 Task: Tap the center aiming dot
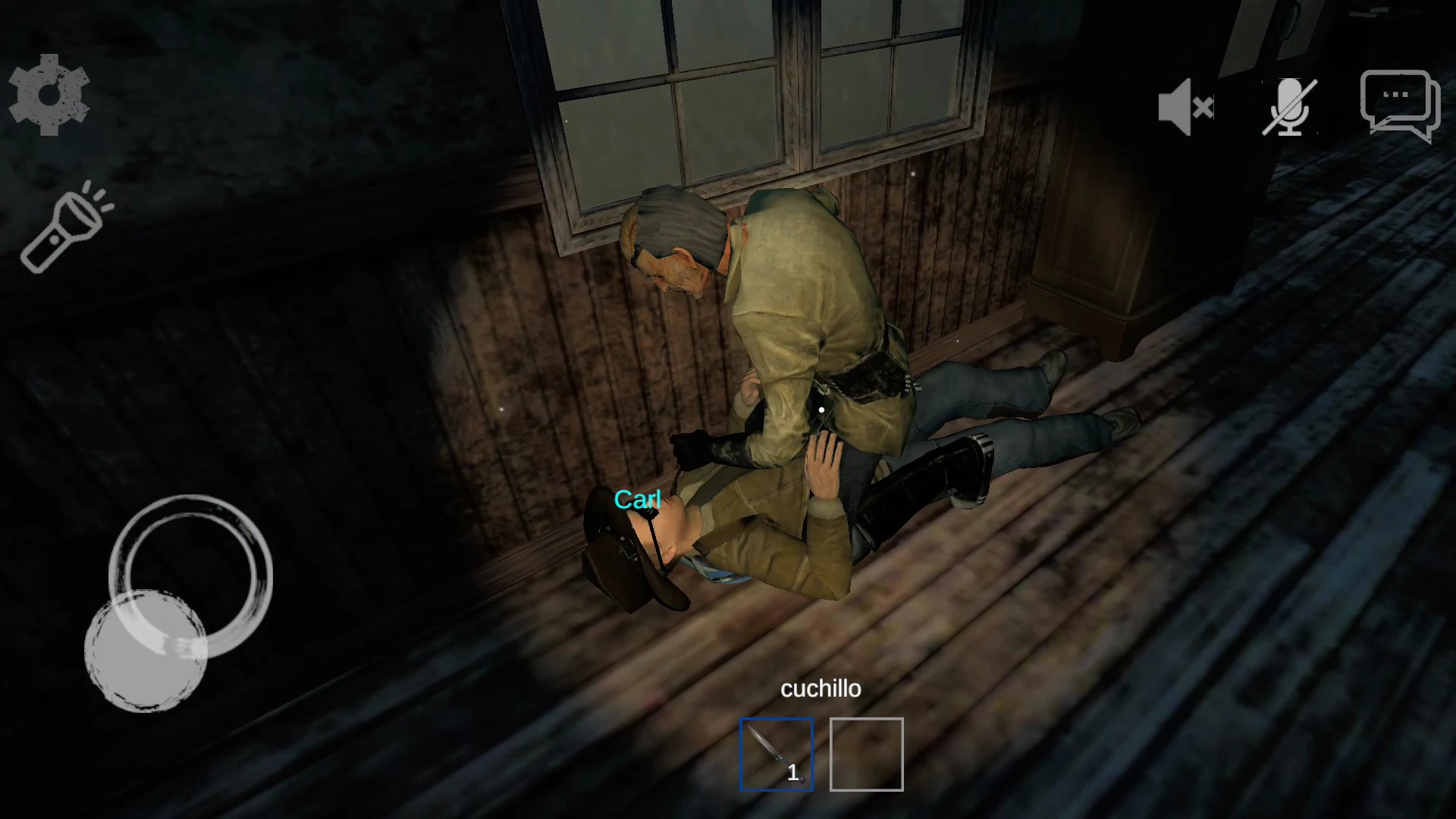[x=821, y=409]
